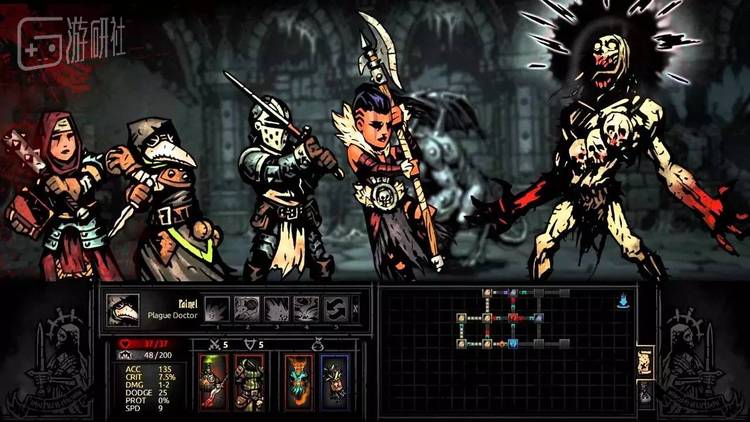Inspect the equipped armor slot

(x=248, y=382)
